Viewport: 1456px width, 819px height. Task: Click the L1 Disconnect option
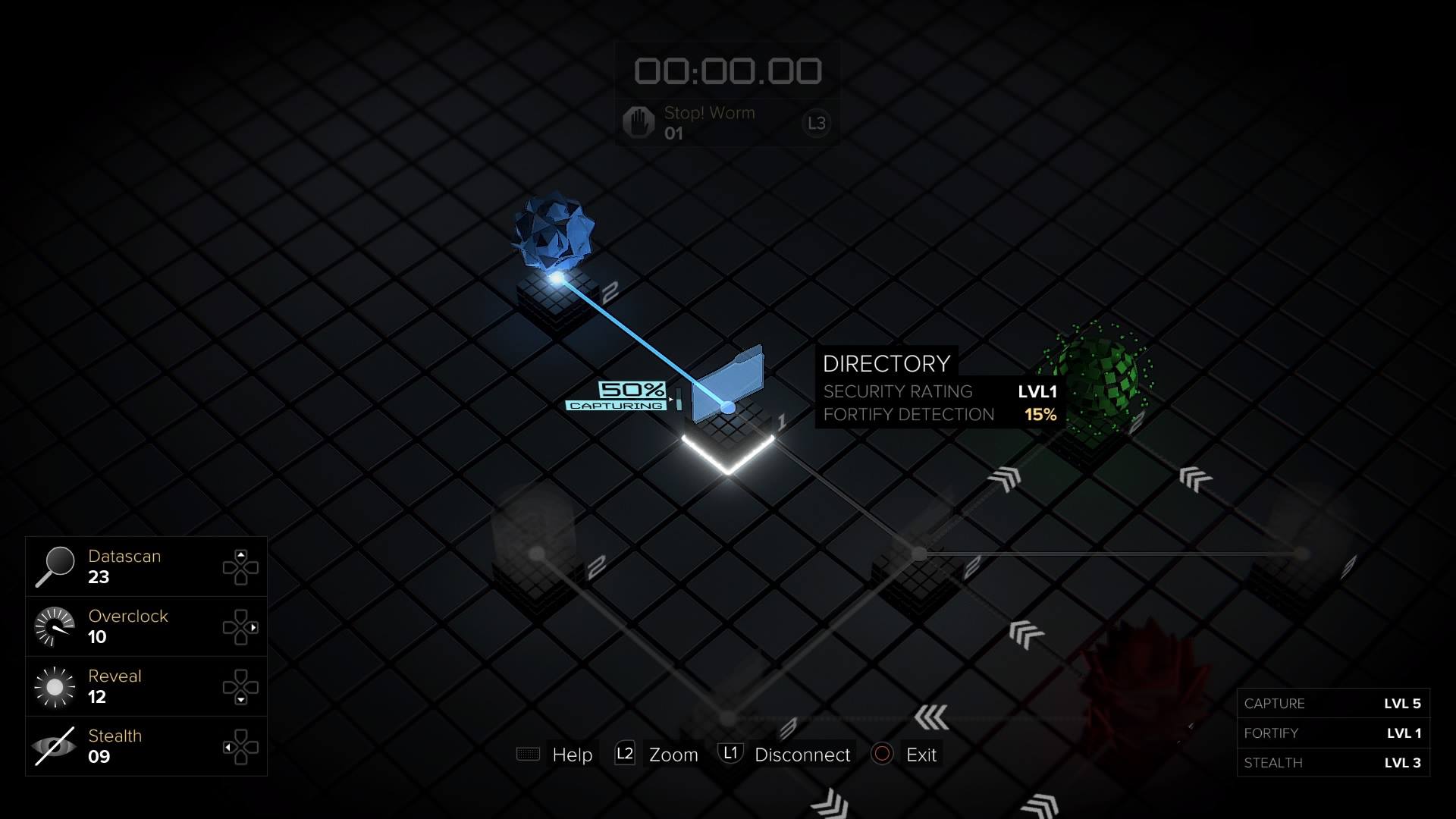[x=730, y=754]
